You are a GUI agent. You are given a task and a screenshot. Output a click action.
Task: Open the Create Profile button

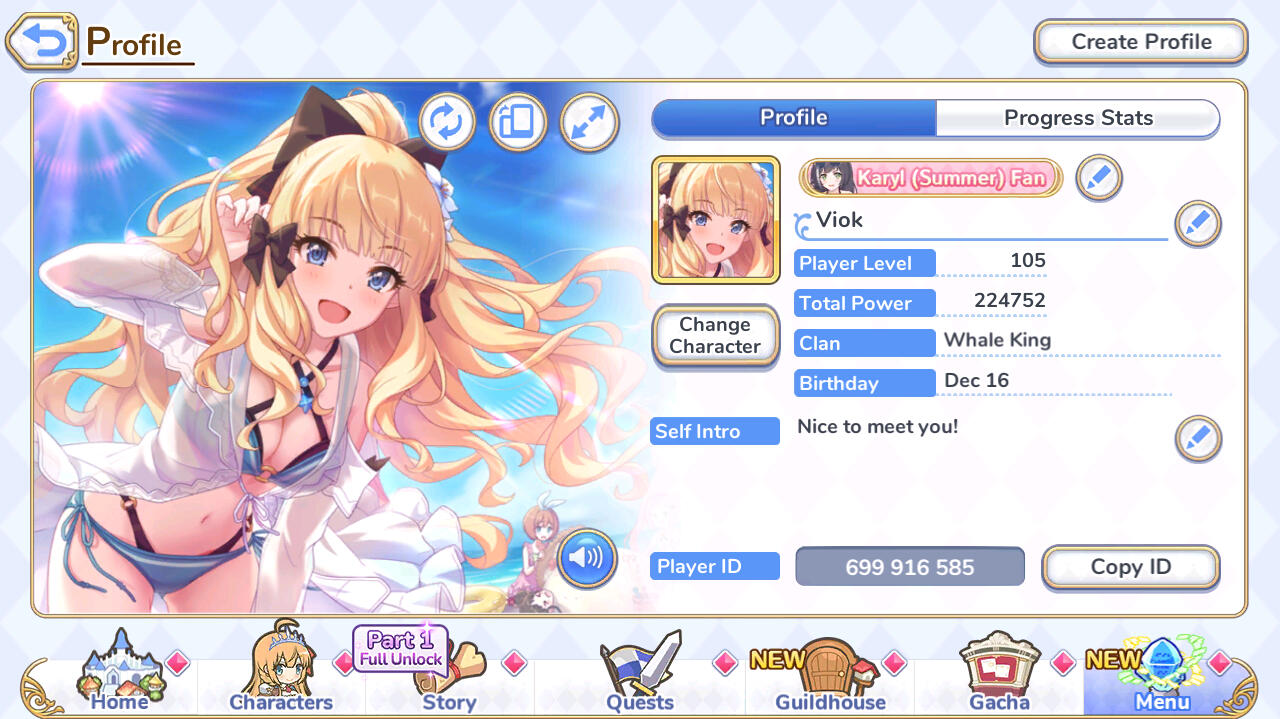[1140, 42]
